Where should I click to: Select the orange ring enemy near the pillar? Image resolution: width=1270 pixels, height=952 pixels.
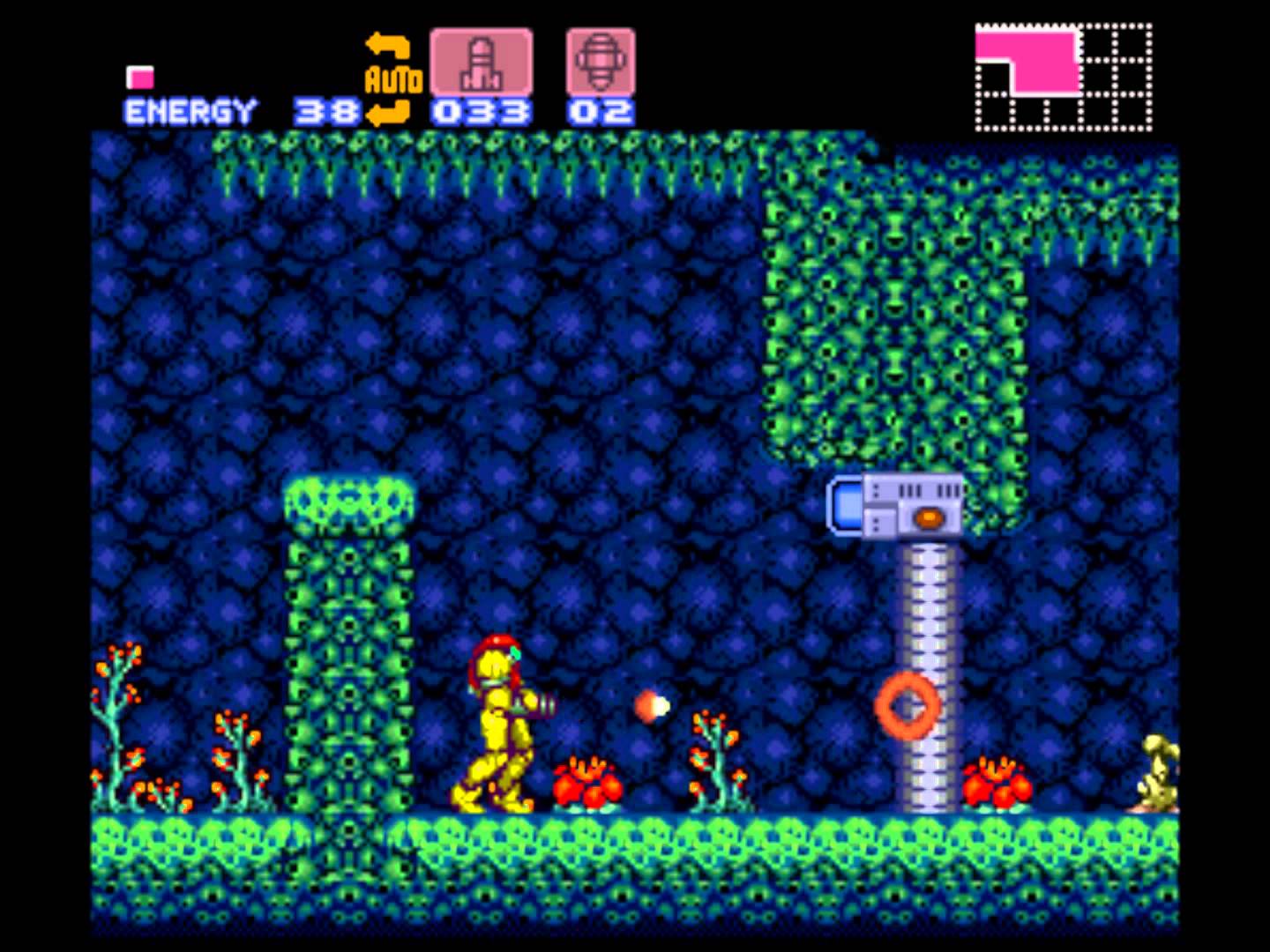pos(905,705)
